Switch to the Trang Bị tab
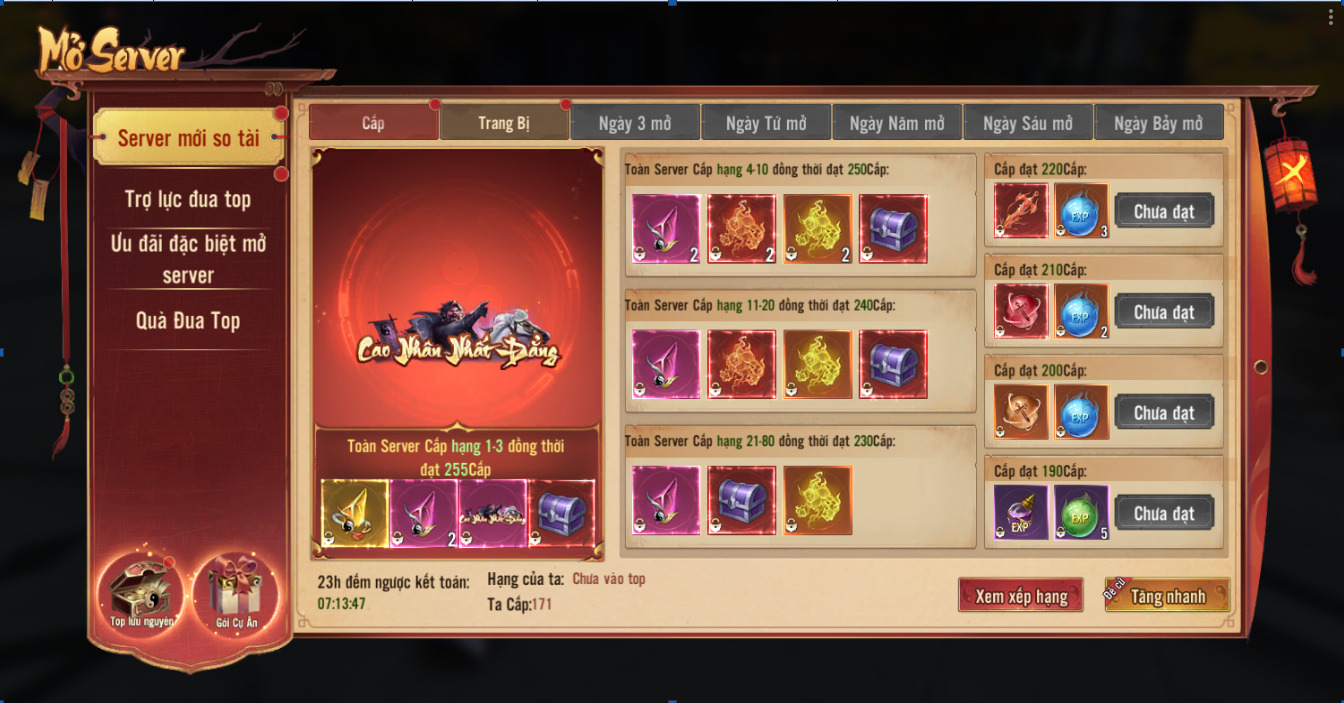This screenshot has width=1344, height=703. click(504, 123)
